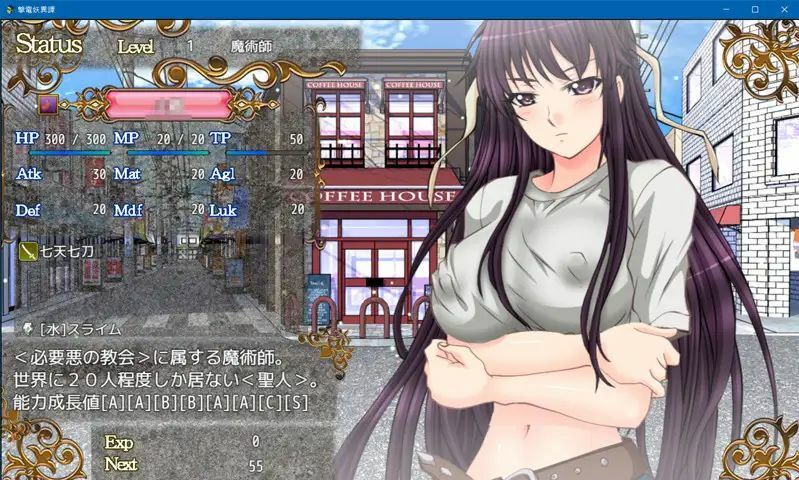Close the game window
The width and height of the screenshot is (799, 480).
click(x=781, y=9)
